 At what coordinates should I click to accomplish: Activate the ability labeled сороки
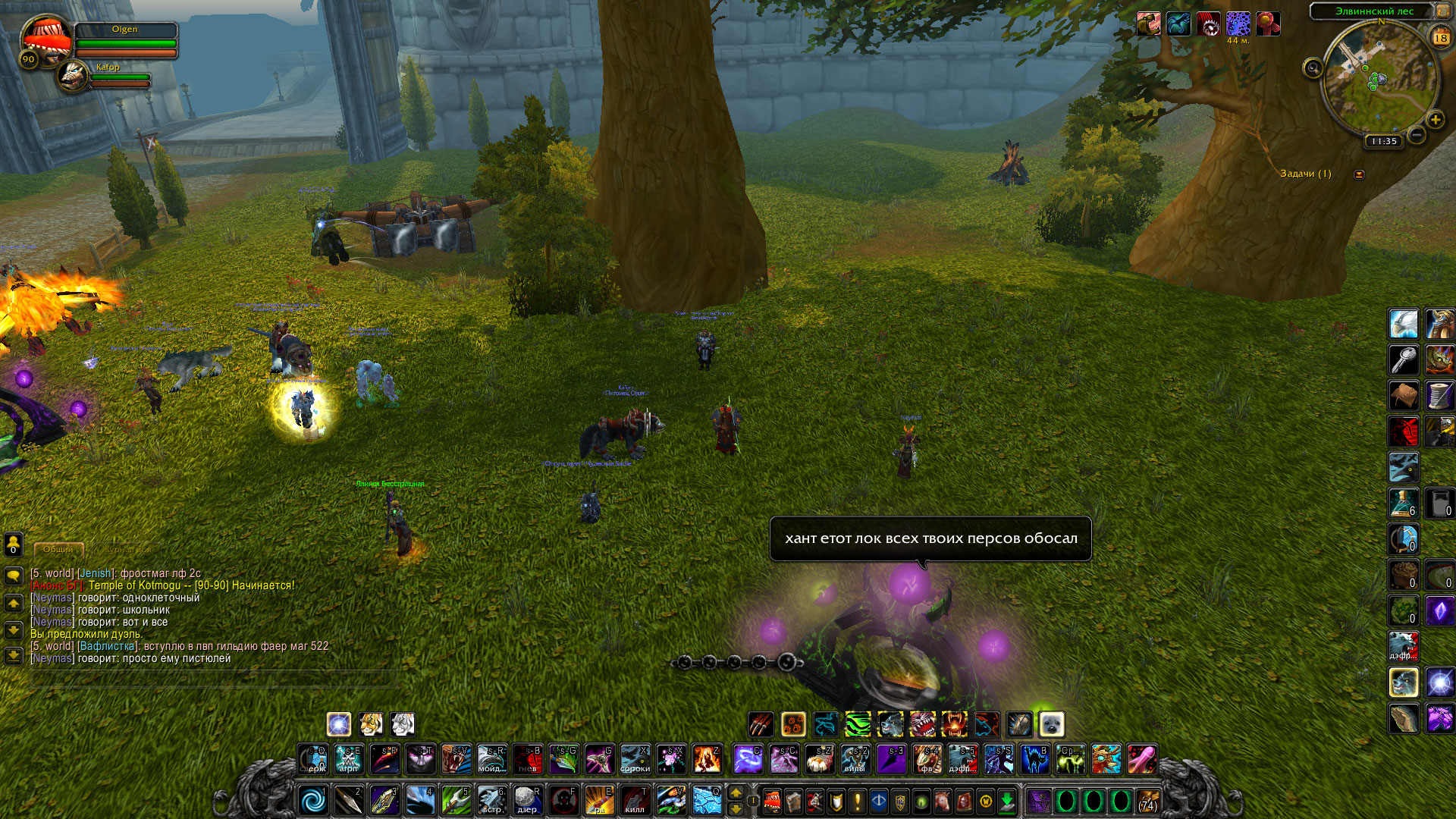(635, 758)
